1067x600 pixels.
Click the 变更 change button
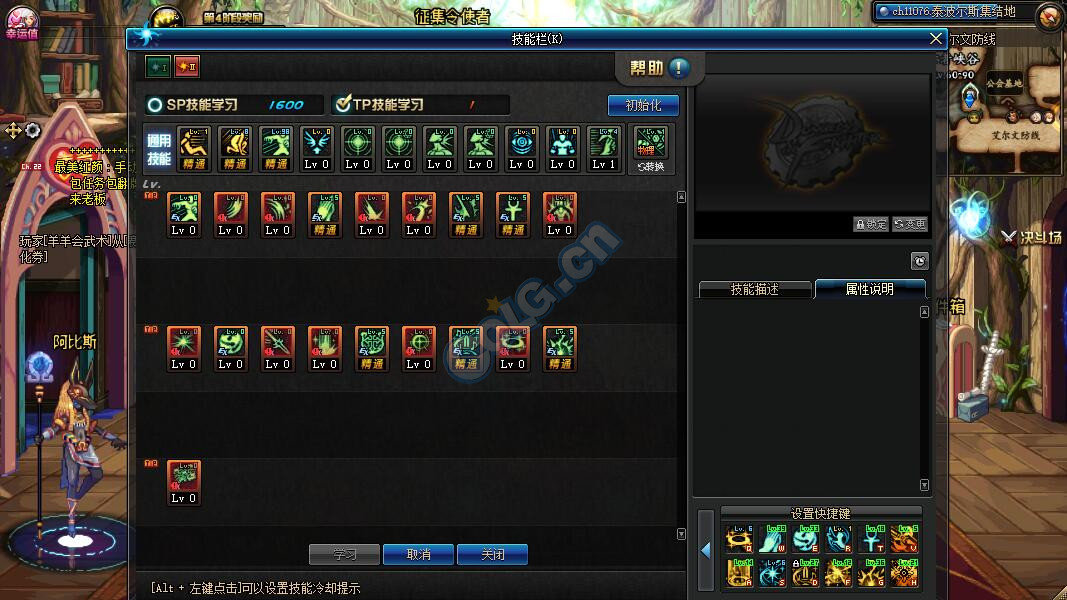909,224
